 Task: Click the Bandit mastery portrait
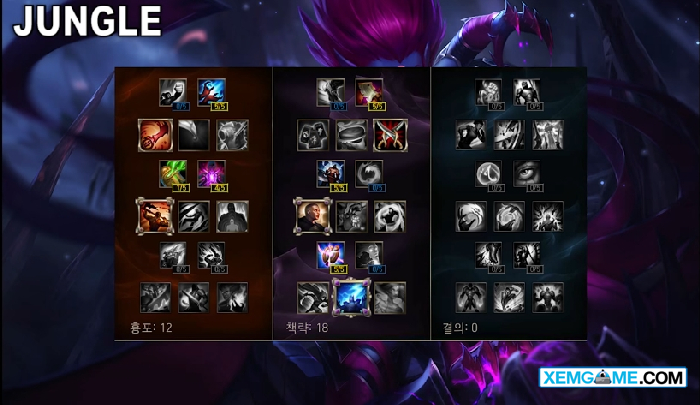point(310,214)
